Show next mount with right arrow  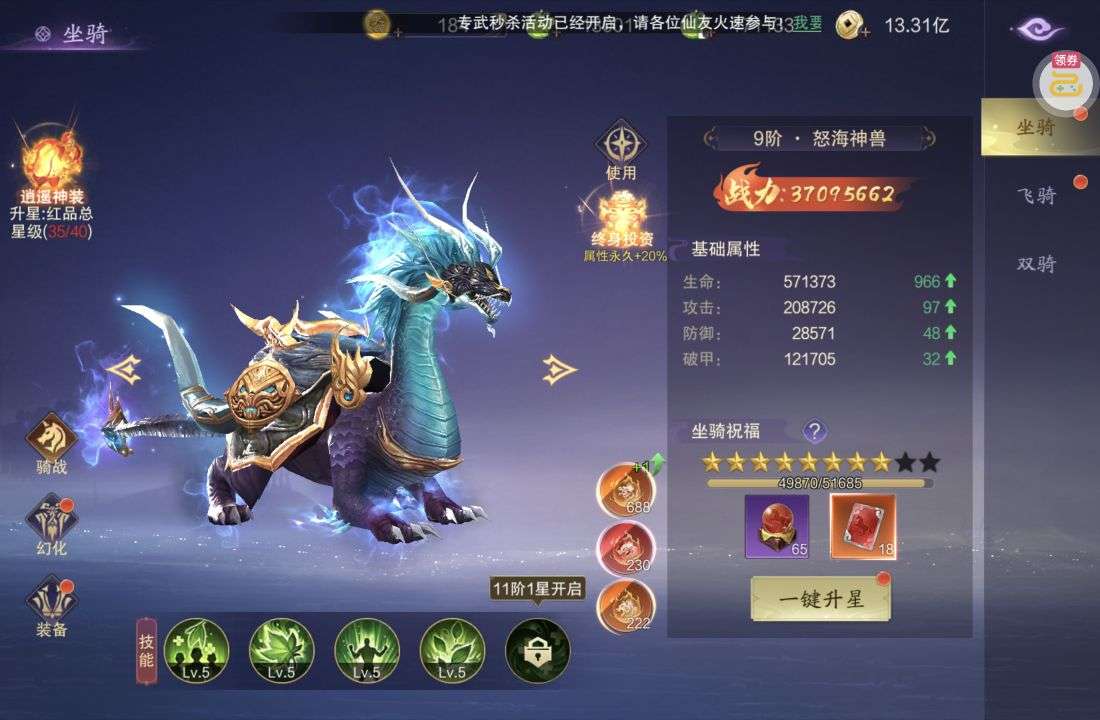point(559,370)
